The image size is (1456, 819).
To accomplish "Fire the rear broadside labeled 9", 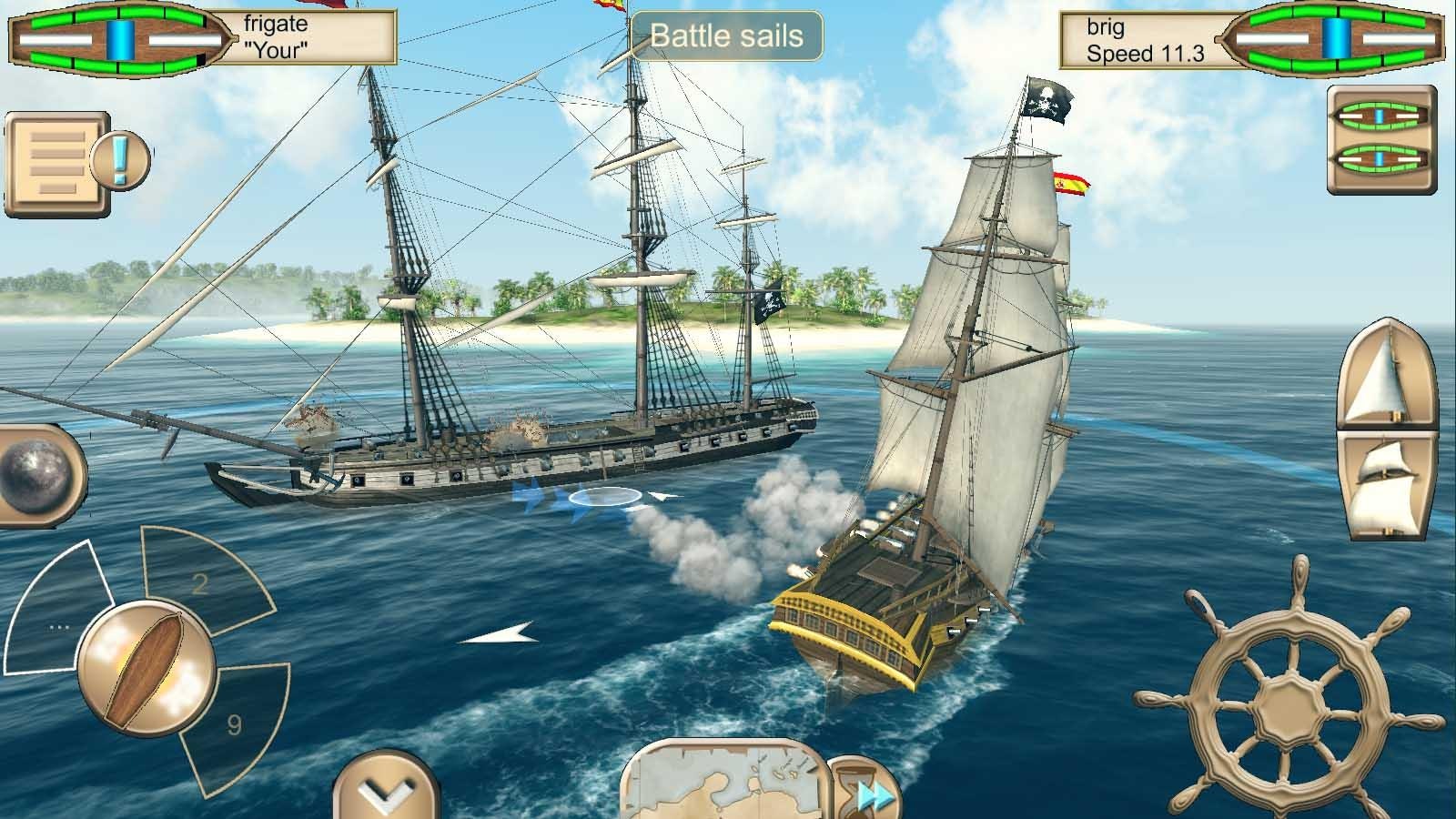I will (232, 723).
